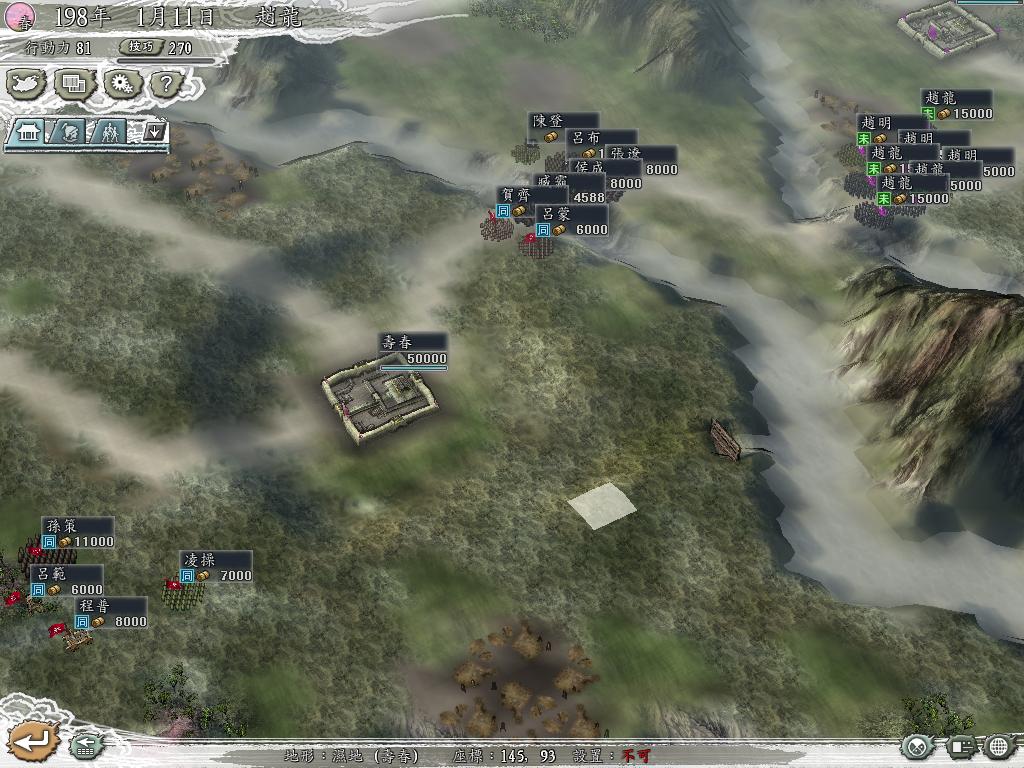Click the globe grid button

click(x=999, y=746)
